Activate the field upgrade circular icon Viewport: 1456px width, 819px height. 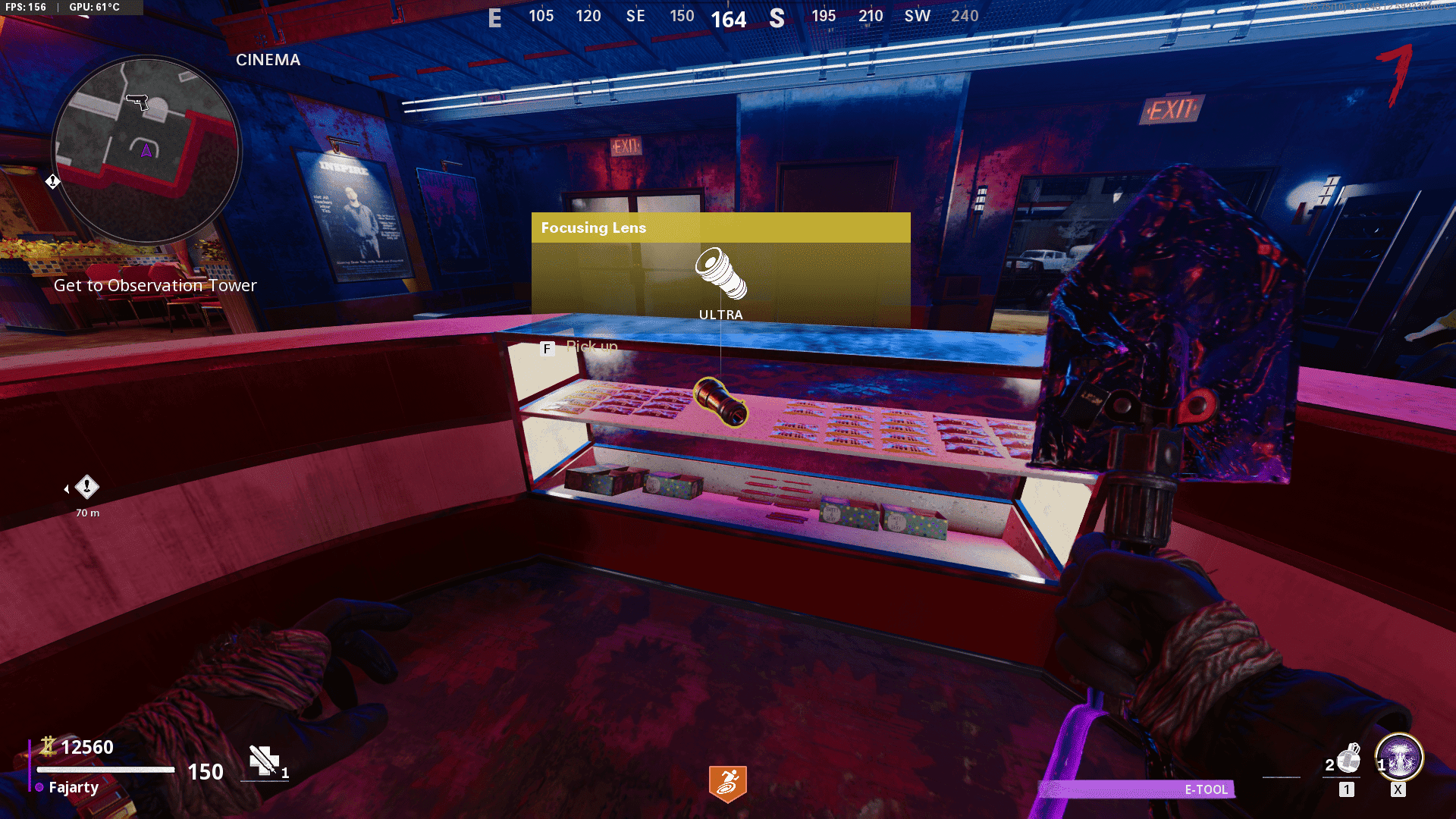click(x=1399, y=758)
